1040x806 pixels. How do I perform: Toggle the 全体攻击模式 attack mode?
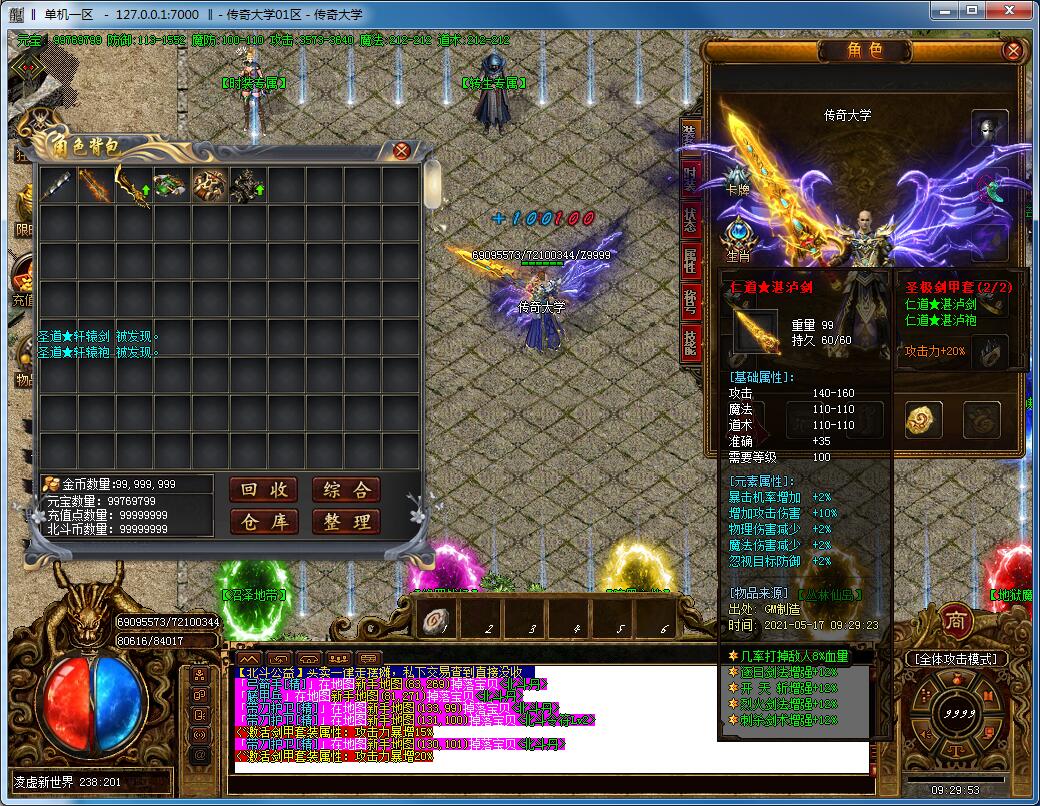[954, 659]
